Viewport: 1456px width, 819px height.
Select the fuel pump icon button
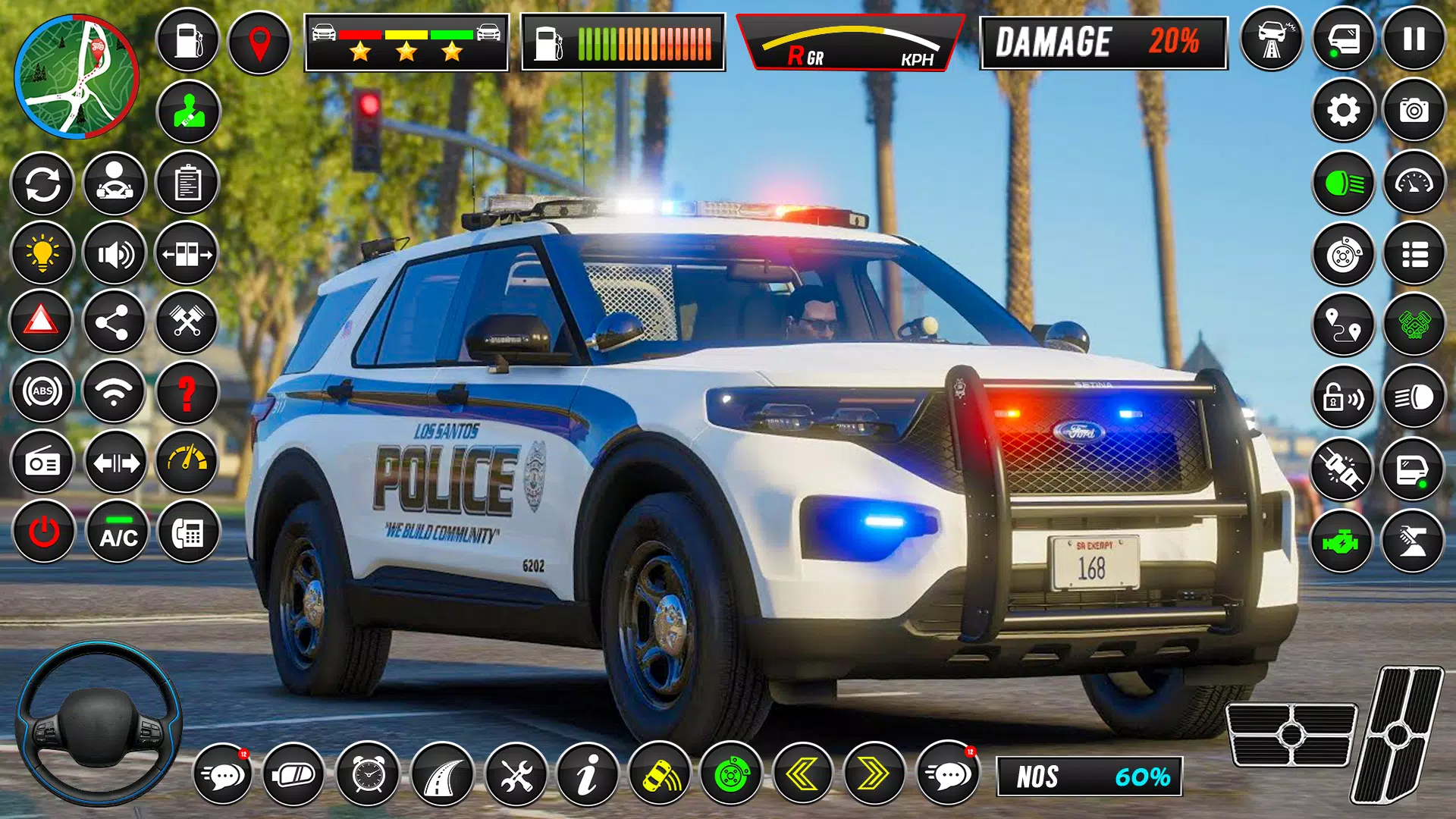pos(187,41)
